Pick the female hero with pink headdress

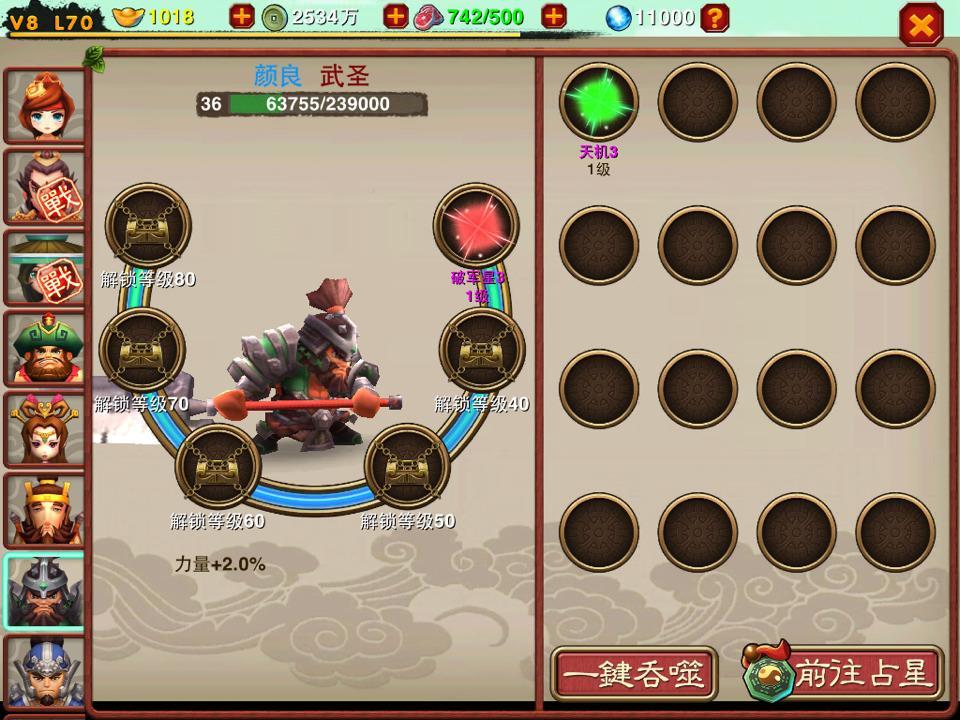(x=45, y=430)
